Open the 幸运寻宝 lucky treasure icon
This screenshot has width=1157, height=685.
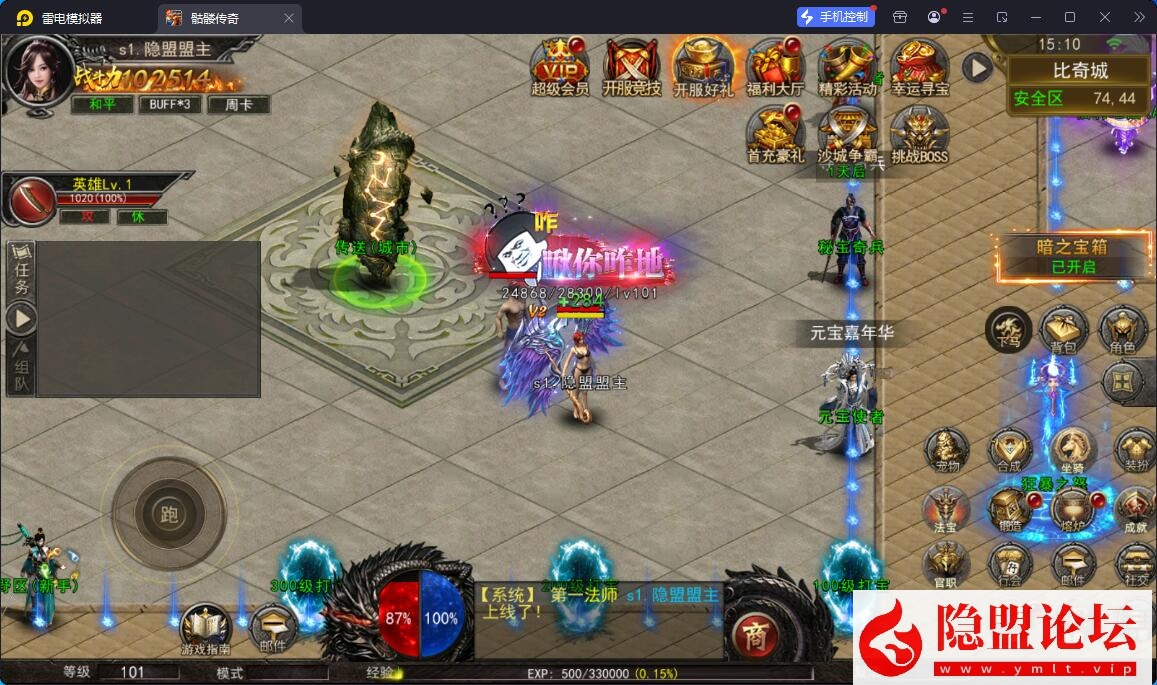click(919, 65)
